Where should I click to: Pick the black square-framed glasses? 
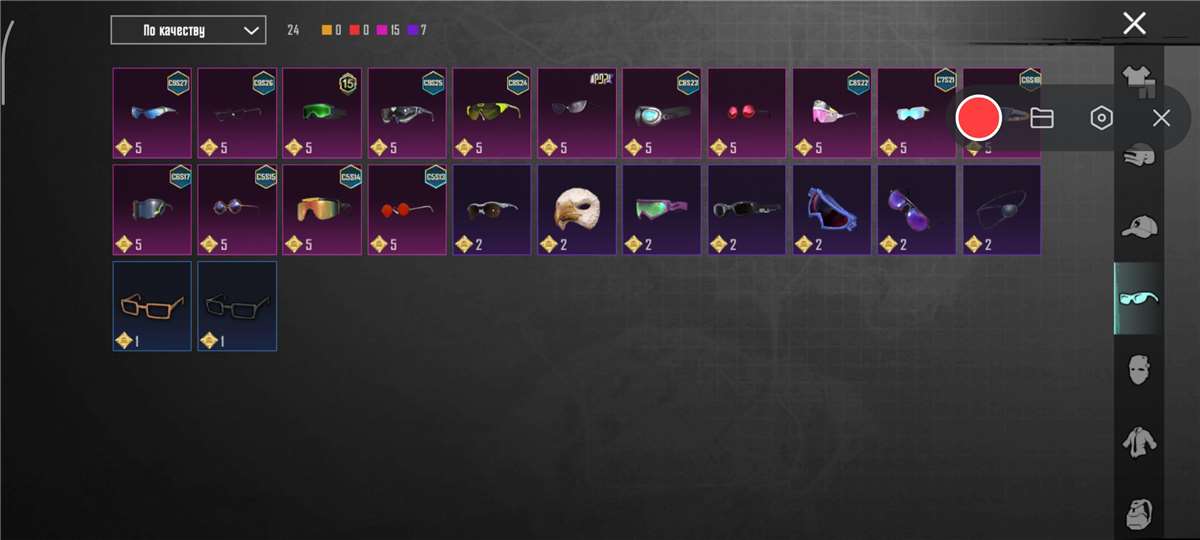tap(237, 305)
